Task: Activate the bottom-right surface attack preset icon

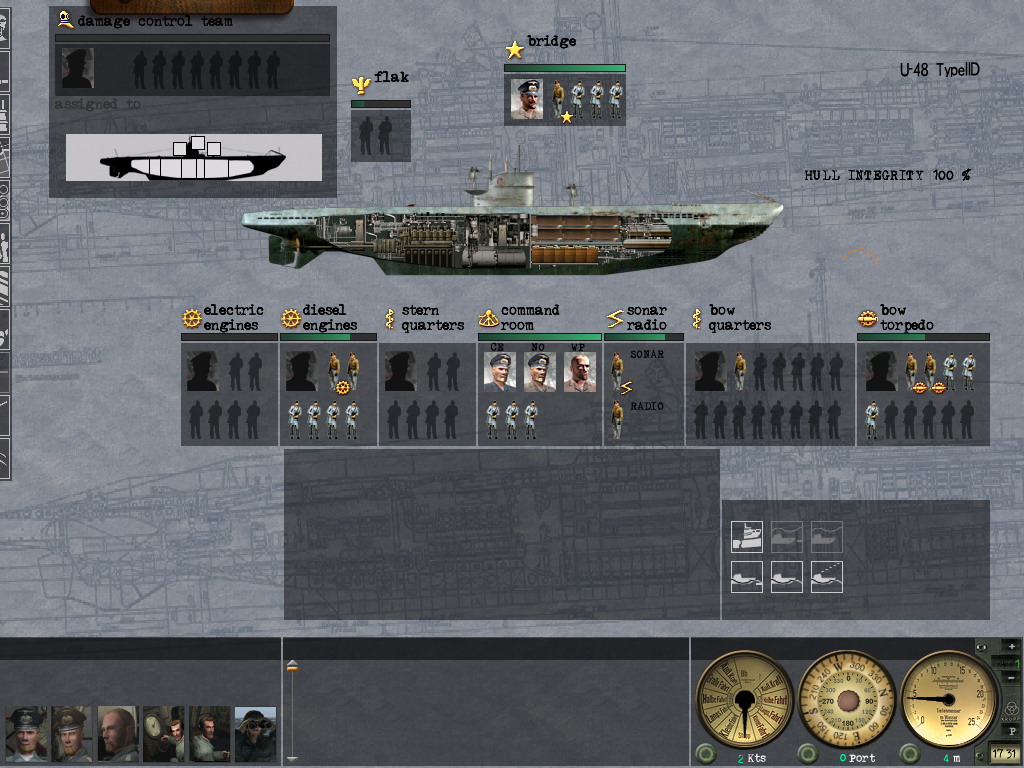Action: pyautogui.click(x=827, y=577)
